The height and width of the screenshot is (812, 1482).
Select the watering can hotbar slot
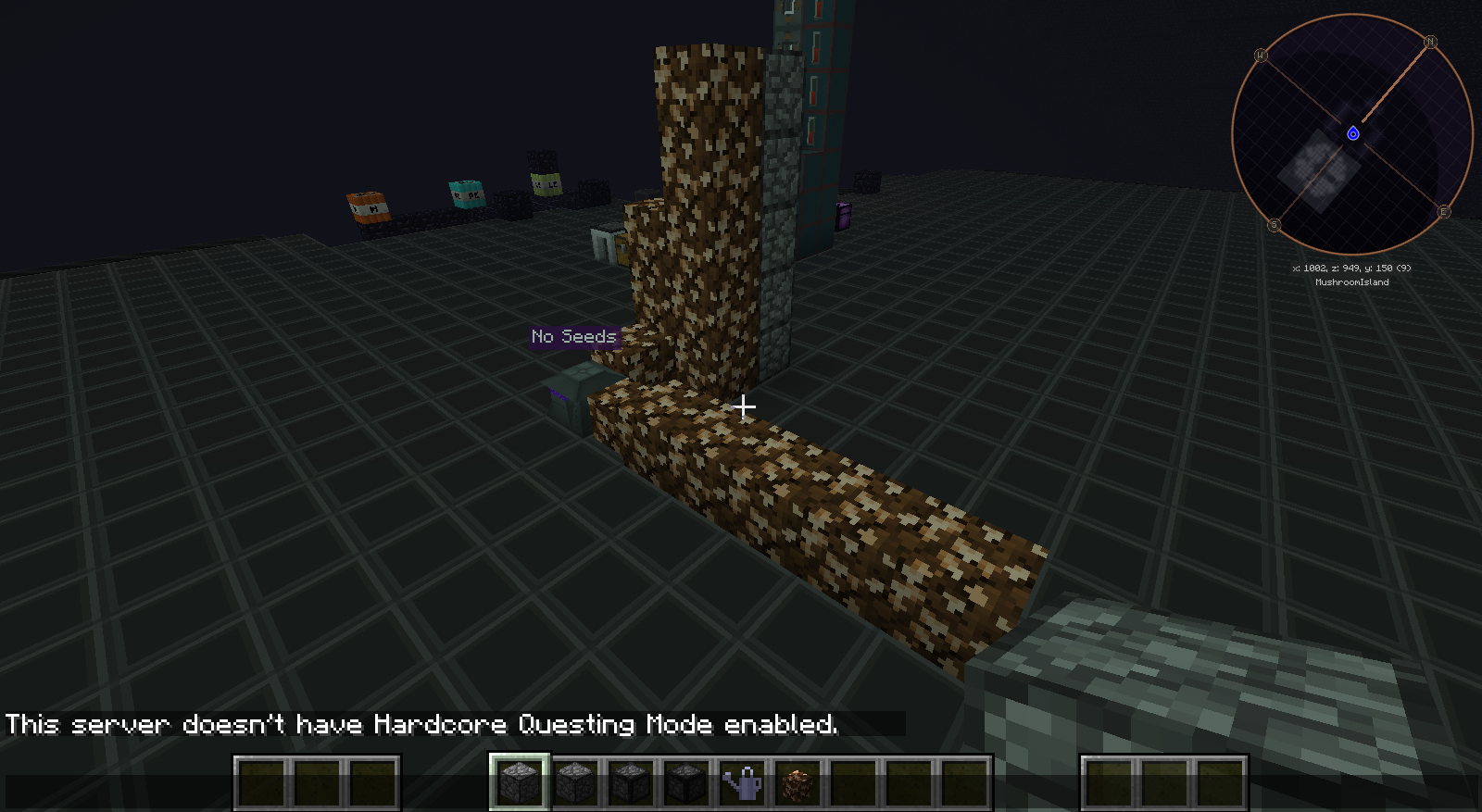point(742,783)
